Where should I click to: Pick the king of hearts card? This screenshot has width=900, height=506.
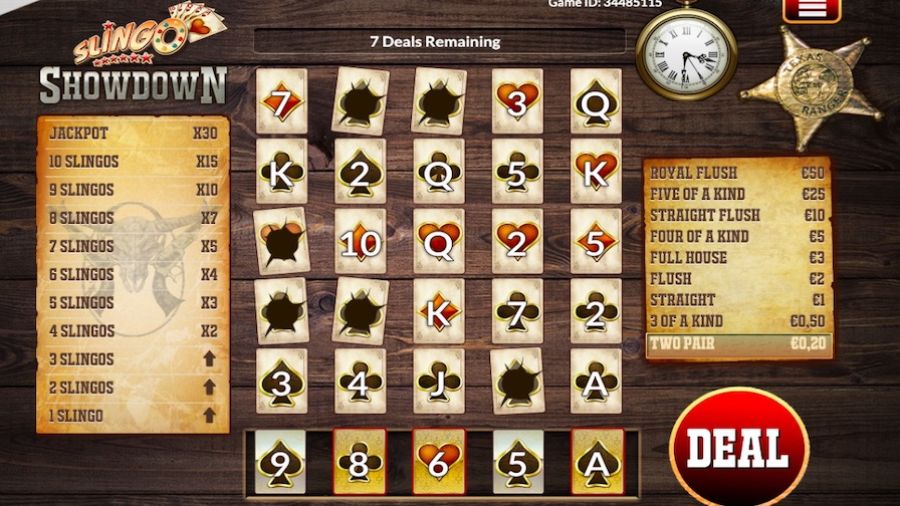(x=596, y=171)
